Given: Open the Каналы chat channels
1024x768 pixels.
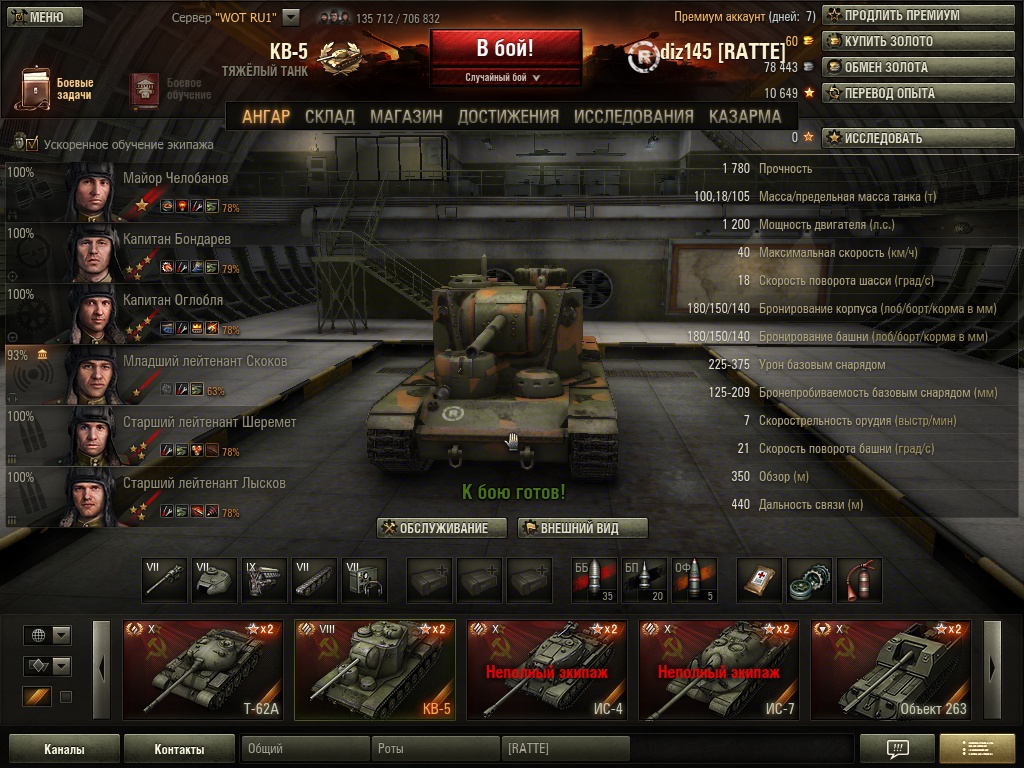Looking at the screenshot, I should tap(64, 749).
